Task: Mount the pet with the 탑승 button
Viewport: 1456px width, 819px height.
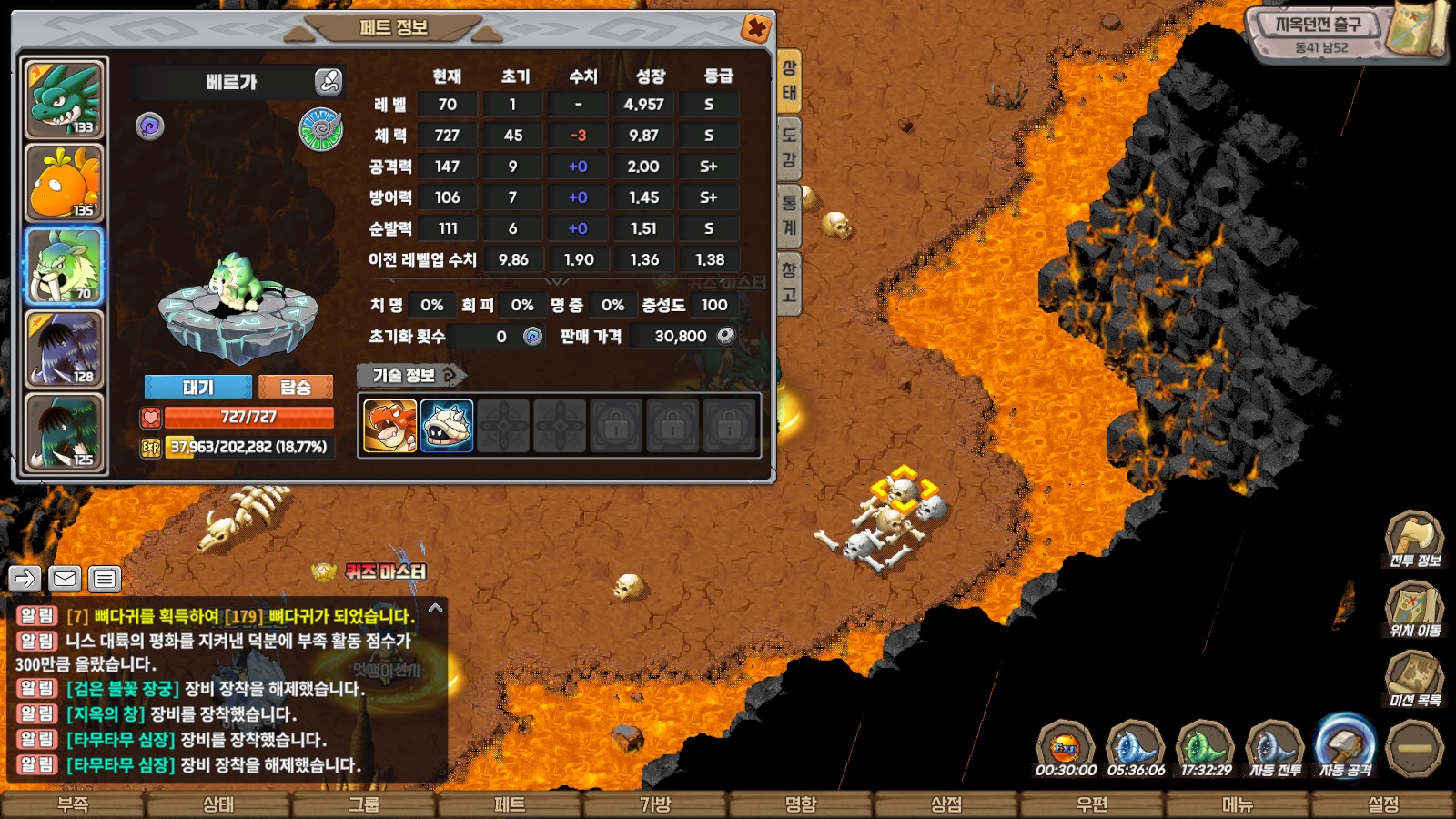Action: (296, 388)
